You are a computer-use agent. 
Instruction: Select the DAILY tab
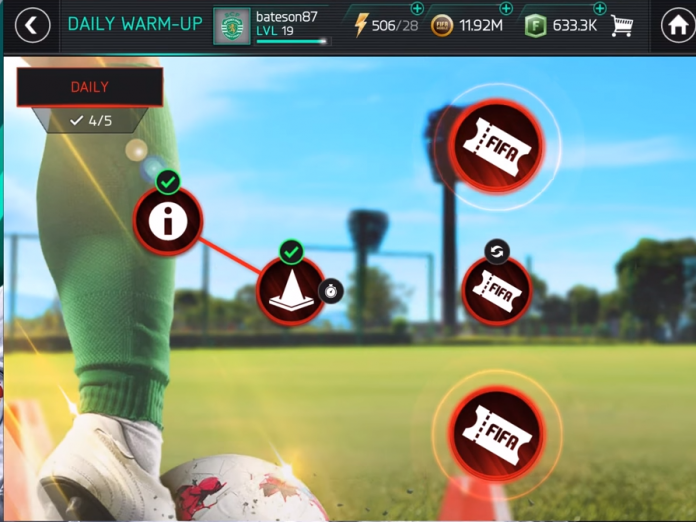pyautogui.click(x=89, y=87)
